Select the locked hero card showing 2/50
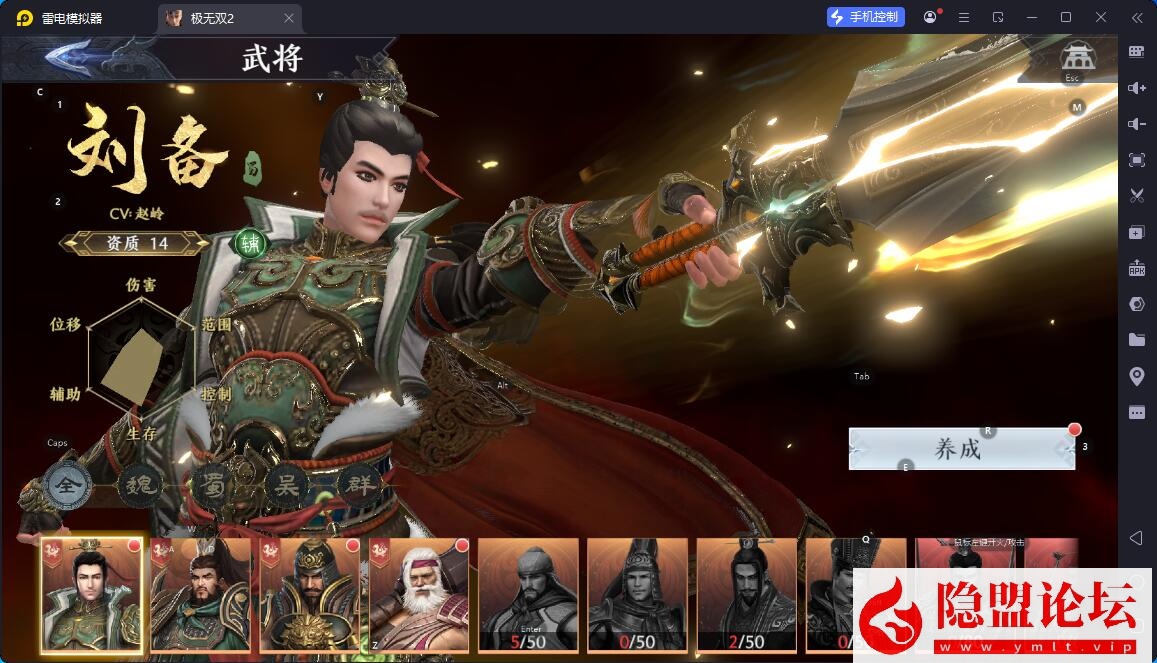The height and width of the screenshot is (663, 1157). pyautogui.click(x=746, y=593)
